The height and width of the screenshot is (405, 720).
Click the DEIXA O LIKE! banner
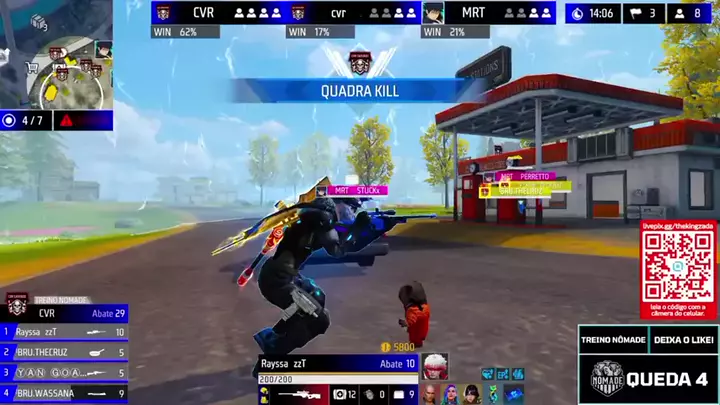pos(684,340)
